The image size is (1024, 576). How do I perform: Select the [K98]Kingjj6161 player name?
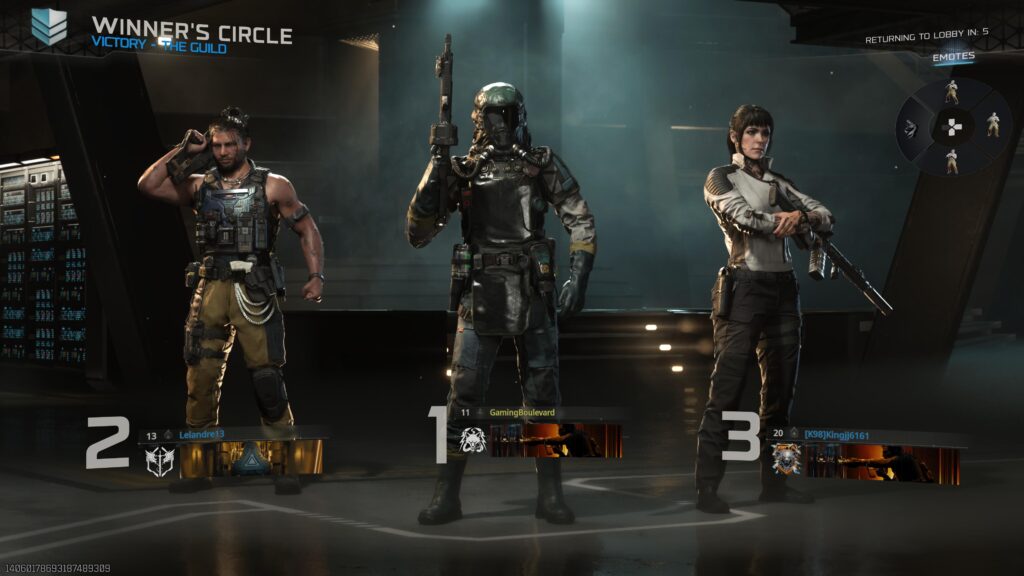tap(836, 434)
